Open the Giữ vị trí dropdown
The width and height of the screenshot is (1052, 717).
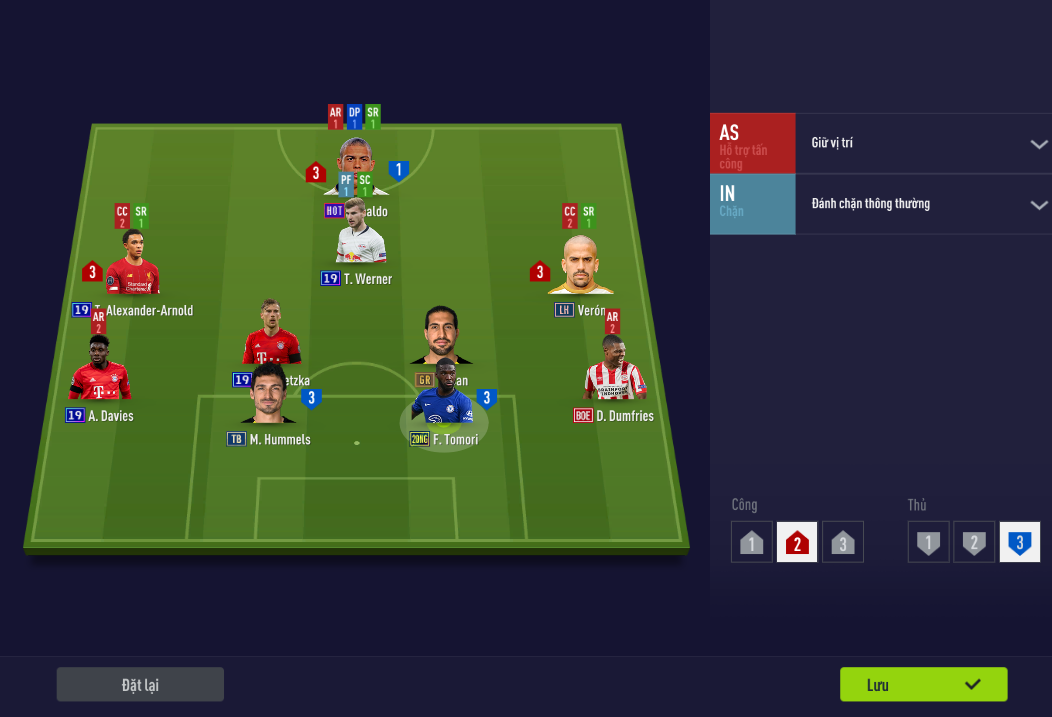(923, 143)
